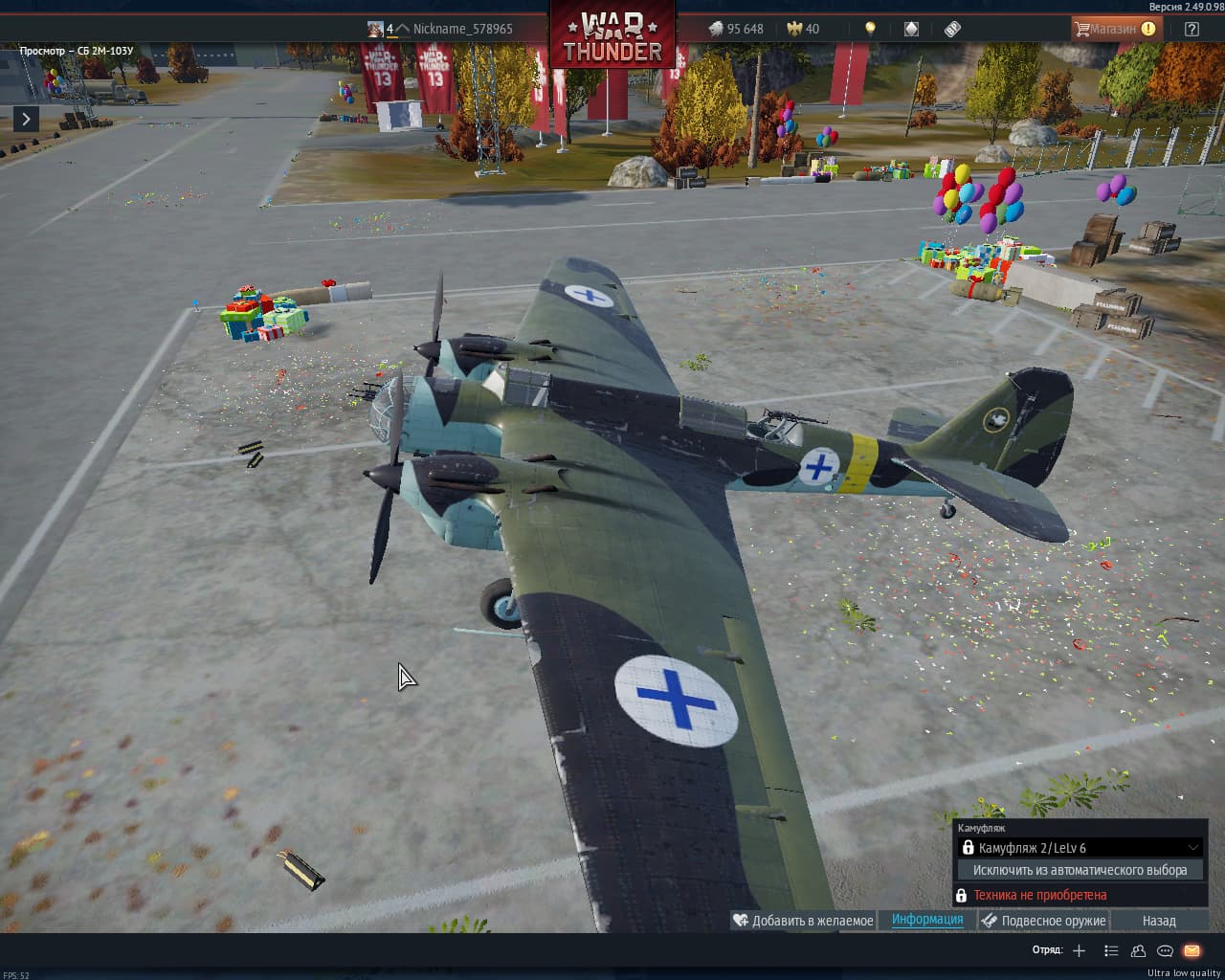Open the Магазин shop

click(1114, 29)
